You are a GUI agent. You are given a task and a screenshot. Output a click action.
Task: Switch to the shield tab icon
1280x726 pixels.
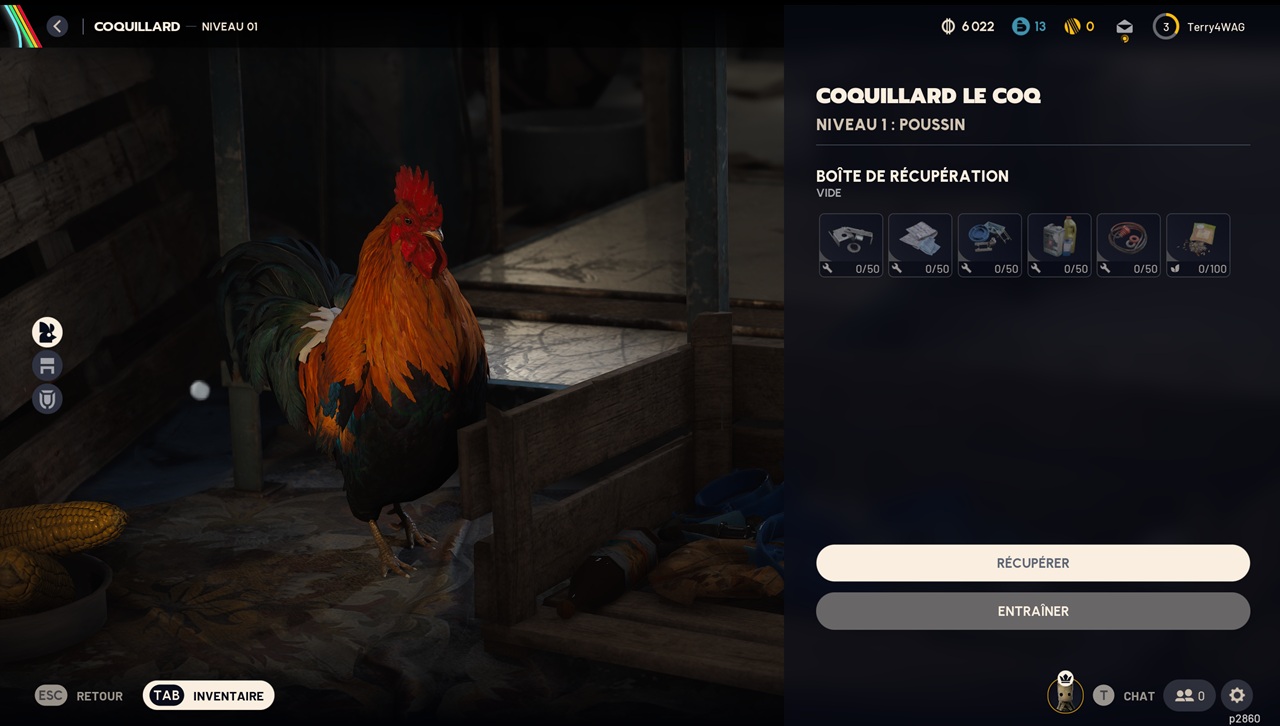coord(47,399)
